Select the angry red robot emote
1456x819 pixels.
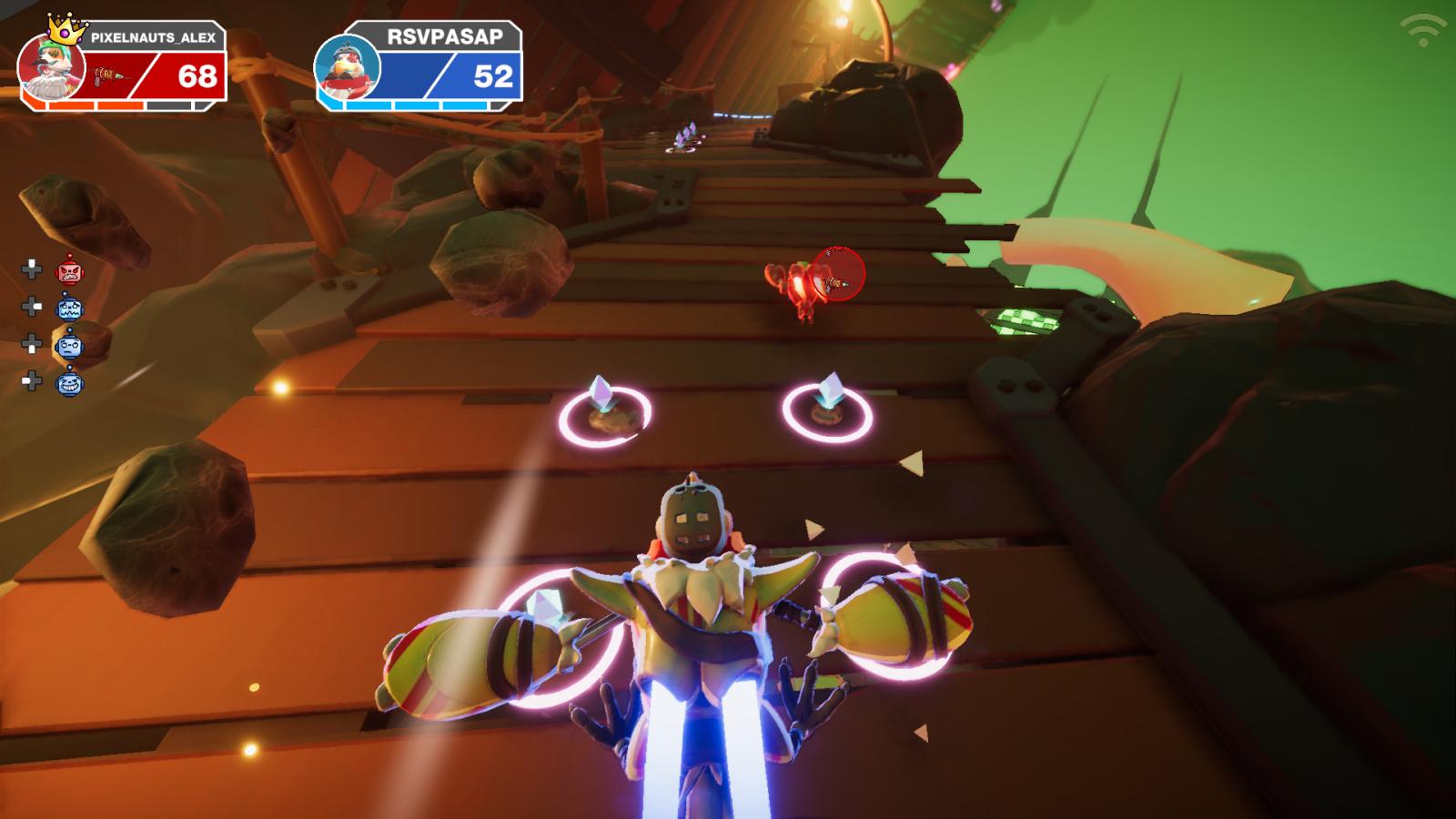[69, 271]
